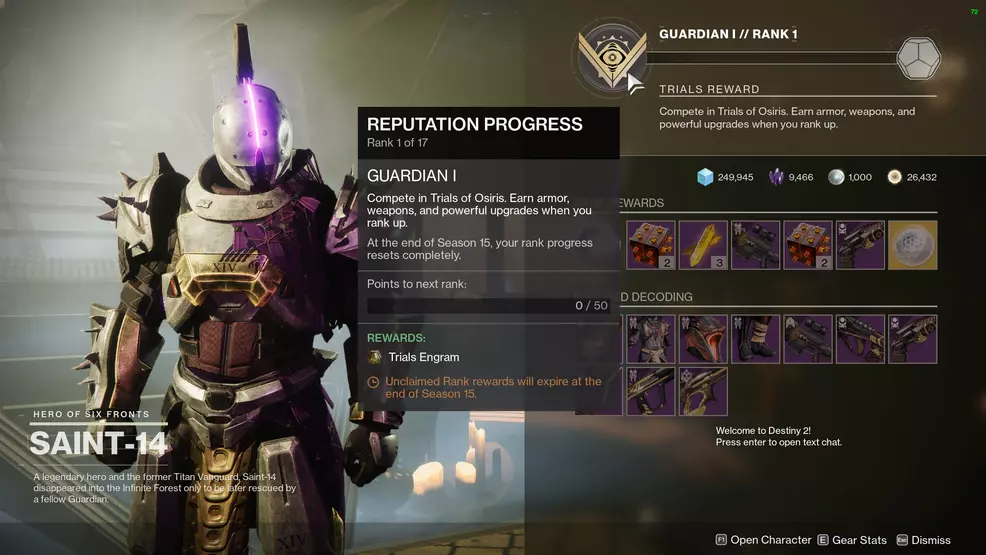Choose the red gauntlet armor piece
The image size is (986, 555).
click(x=703, y=339)
